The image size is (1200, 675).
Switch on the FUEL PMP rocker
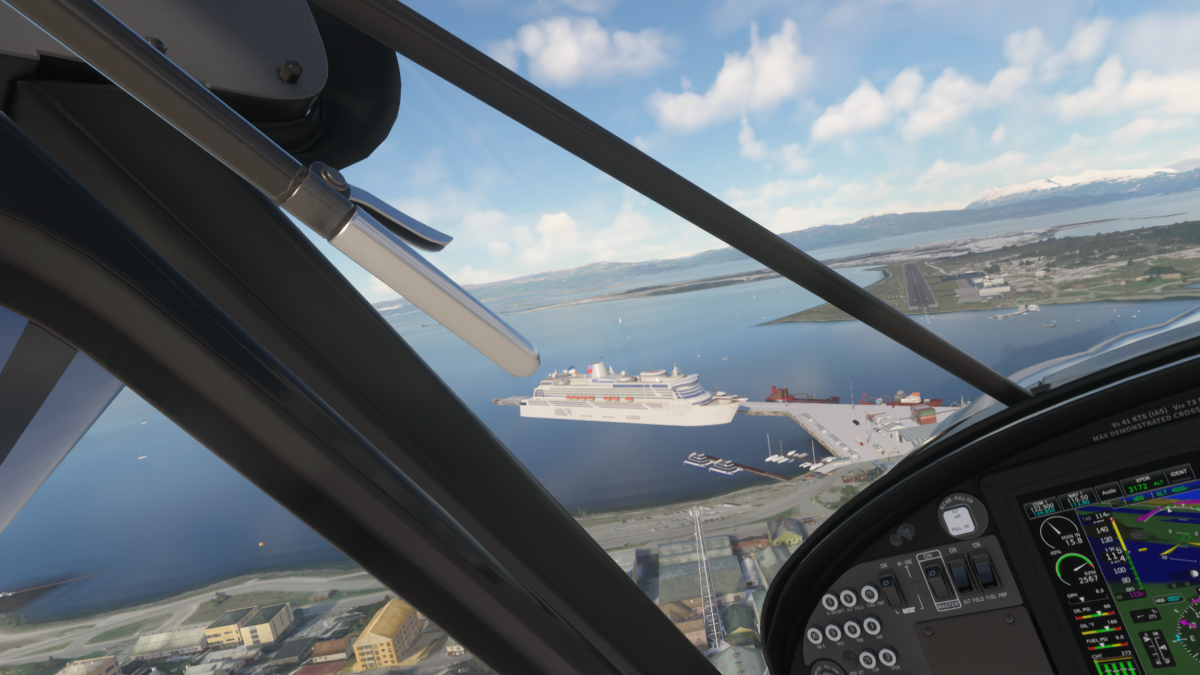(984, 569)
